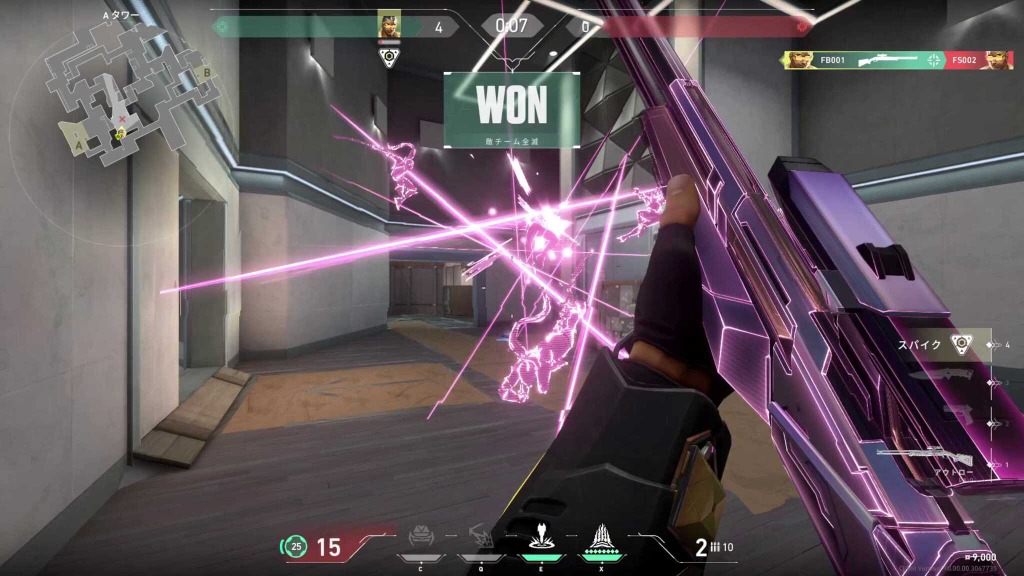Activate the X ultimate ability icon

point(603,541)
